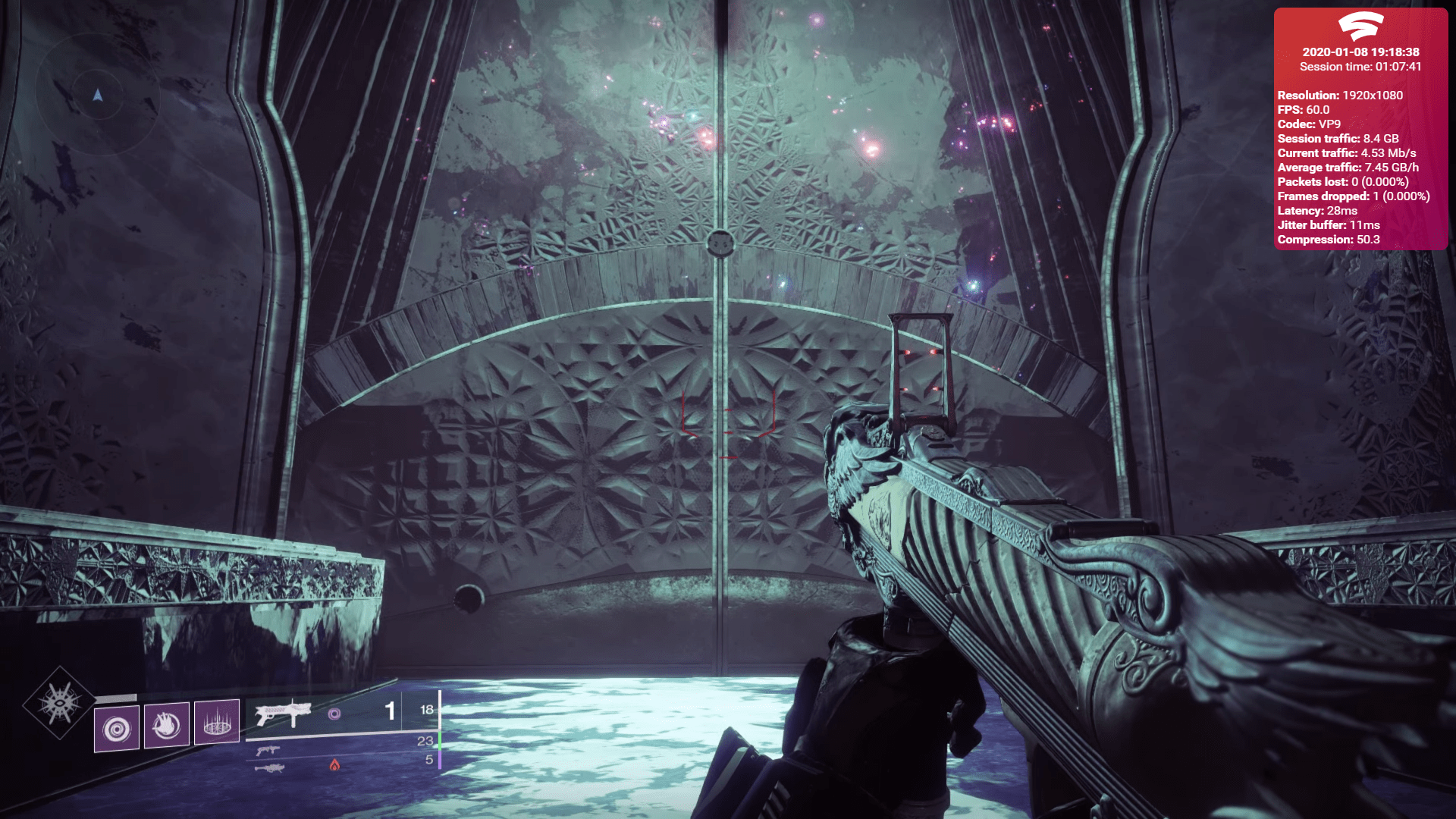
Task: Select the Codec: VP9 stat line
Action: tap(1313, 124)
